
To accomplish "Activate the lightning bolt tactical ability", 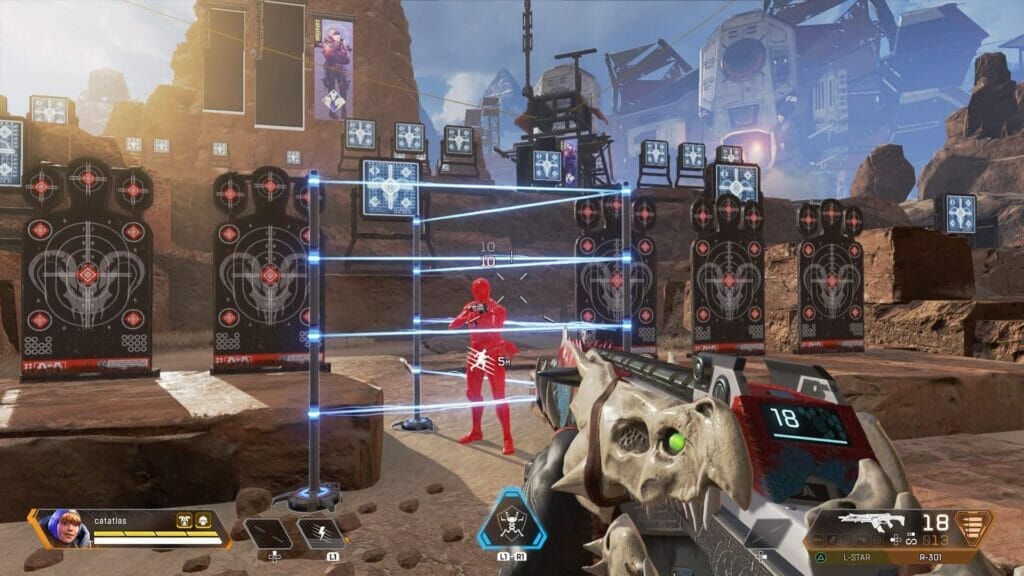I will coord(322,531).
